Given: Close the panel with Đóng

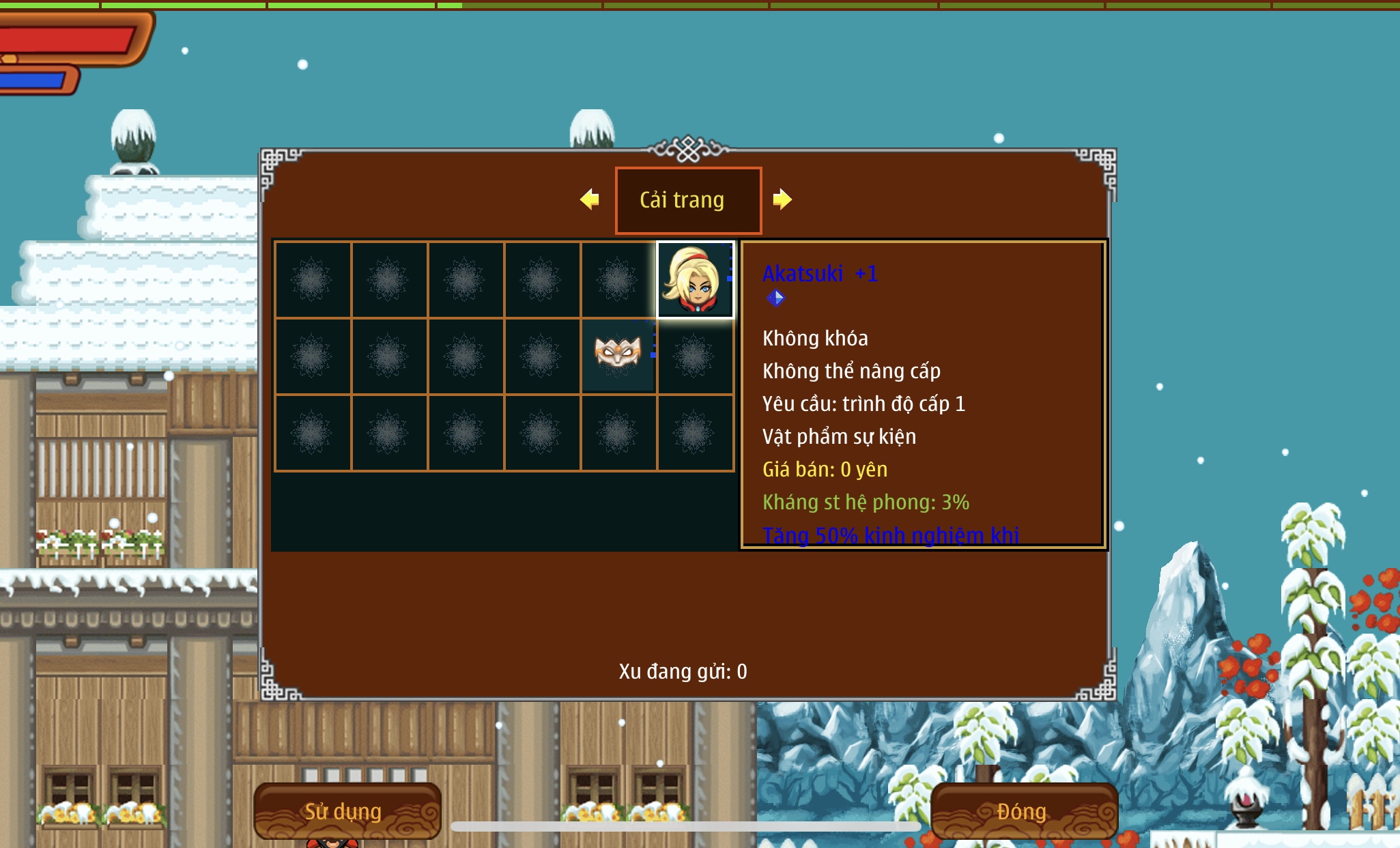Looking at the screenshot, I should (x=1023, y=810).
